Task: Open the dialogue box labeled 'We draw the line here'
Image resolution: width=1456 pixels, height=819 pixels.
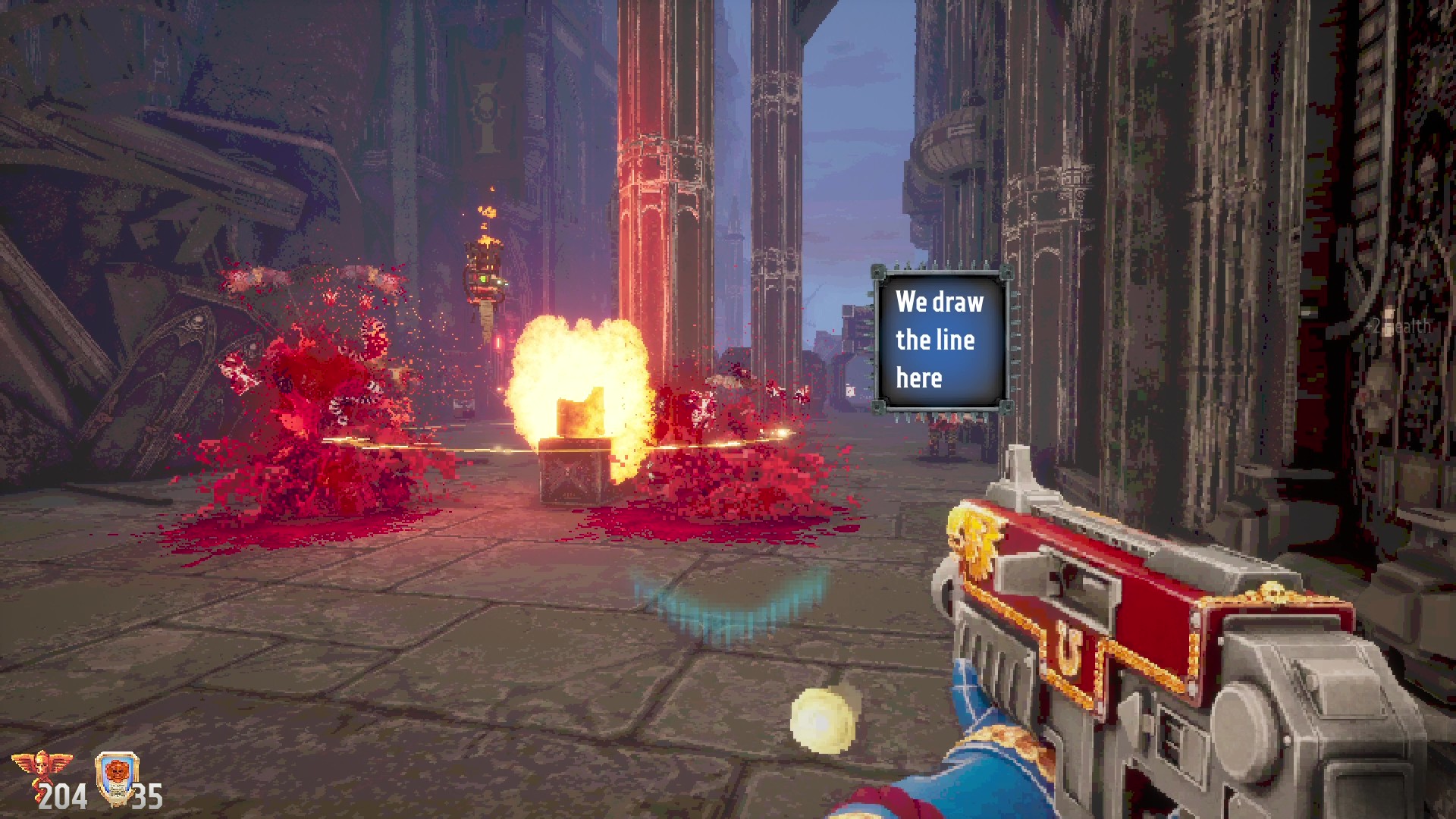Action: 943,340
